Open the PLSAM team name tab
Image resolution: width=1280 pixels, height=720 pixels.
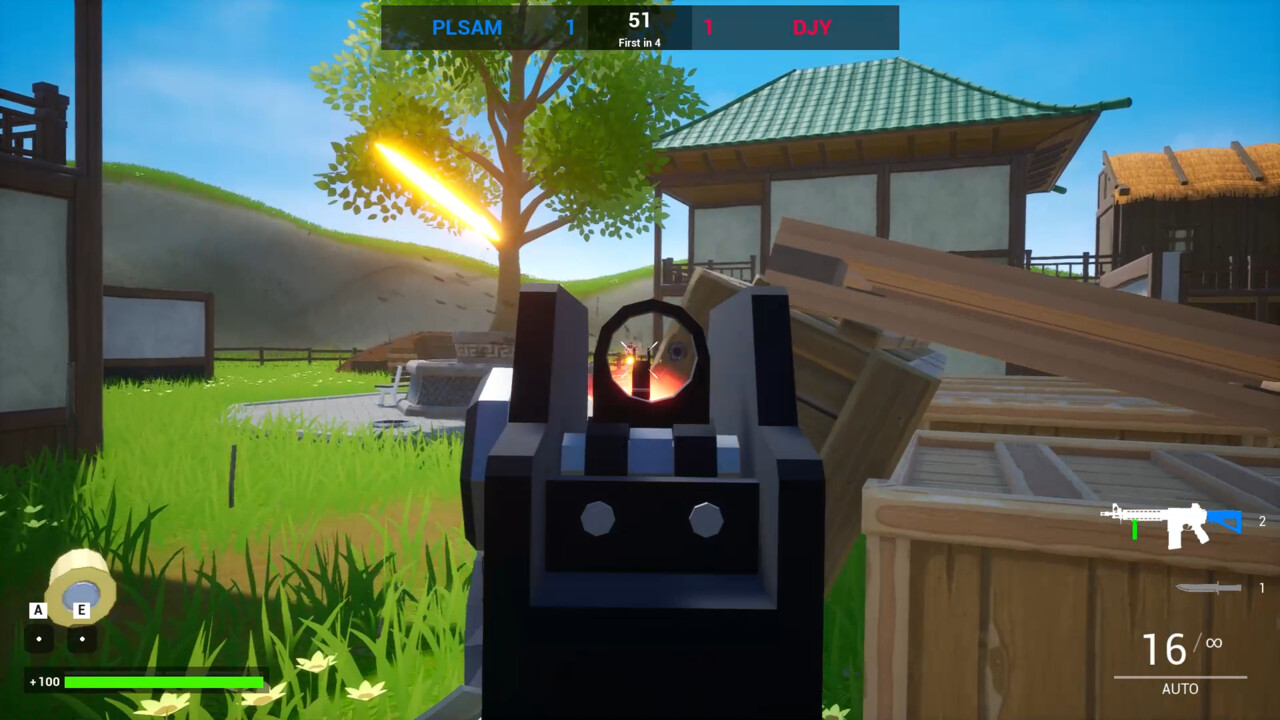(467, 27)
